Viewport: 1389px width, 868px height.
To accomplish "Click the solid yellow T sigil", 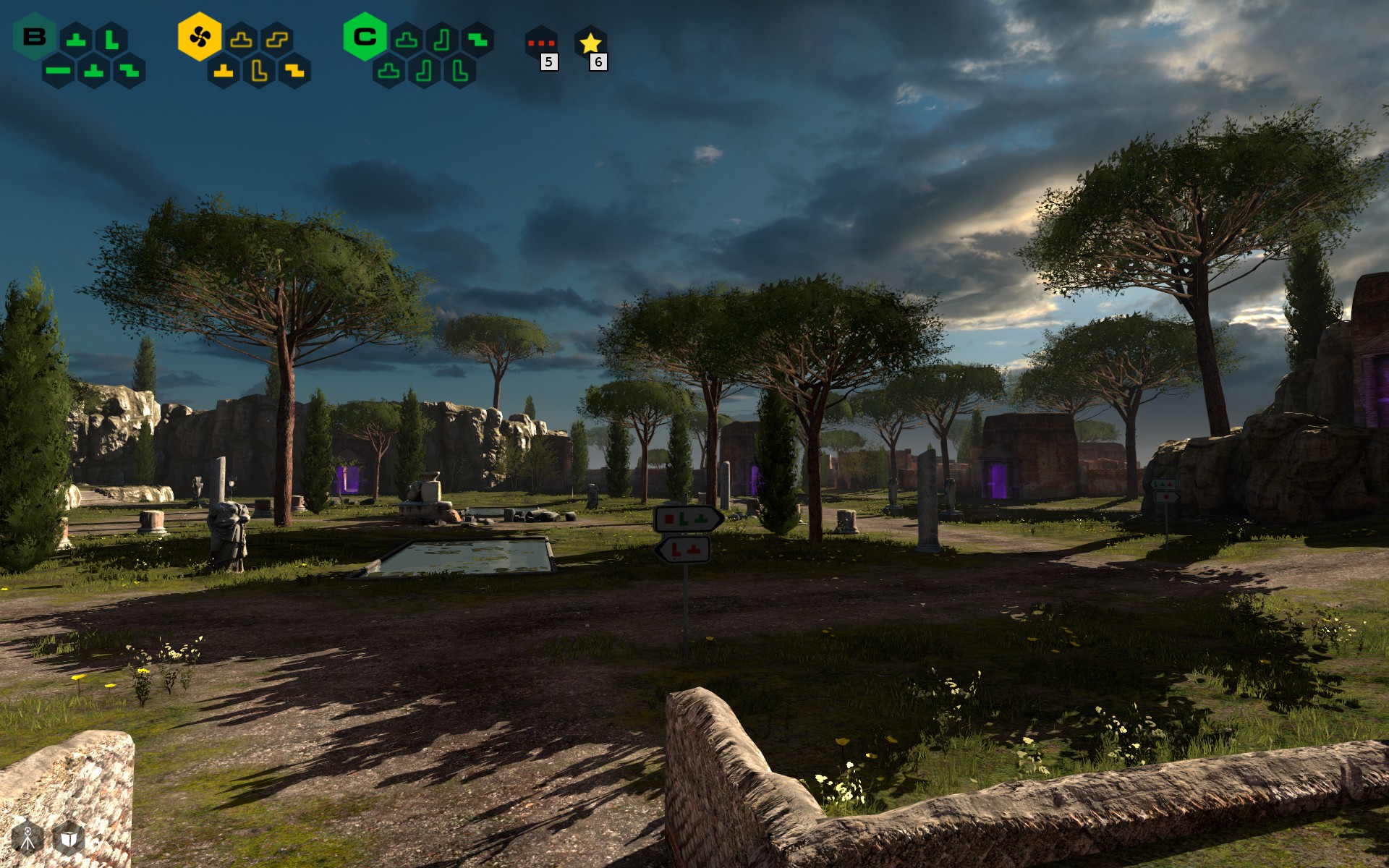I will [224, 71].
